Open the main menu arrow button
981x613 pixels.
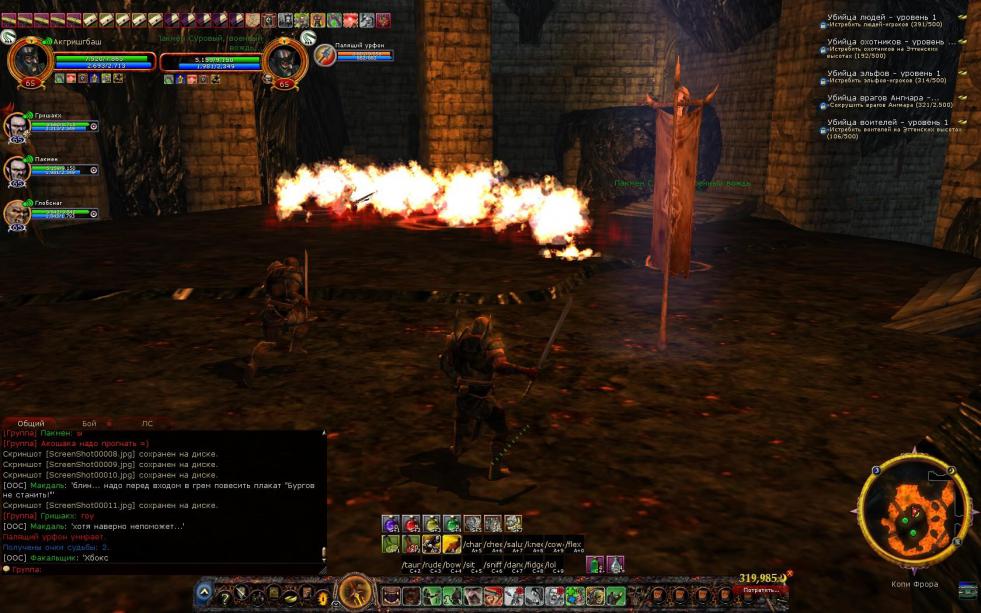(204, 593)
